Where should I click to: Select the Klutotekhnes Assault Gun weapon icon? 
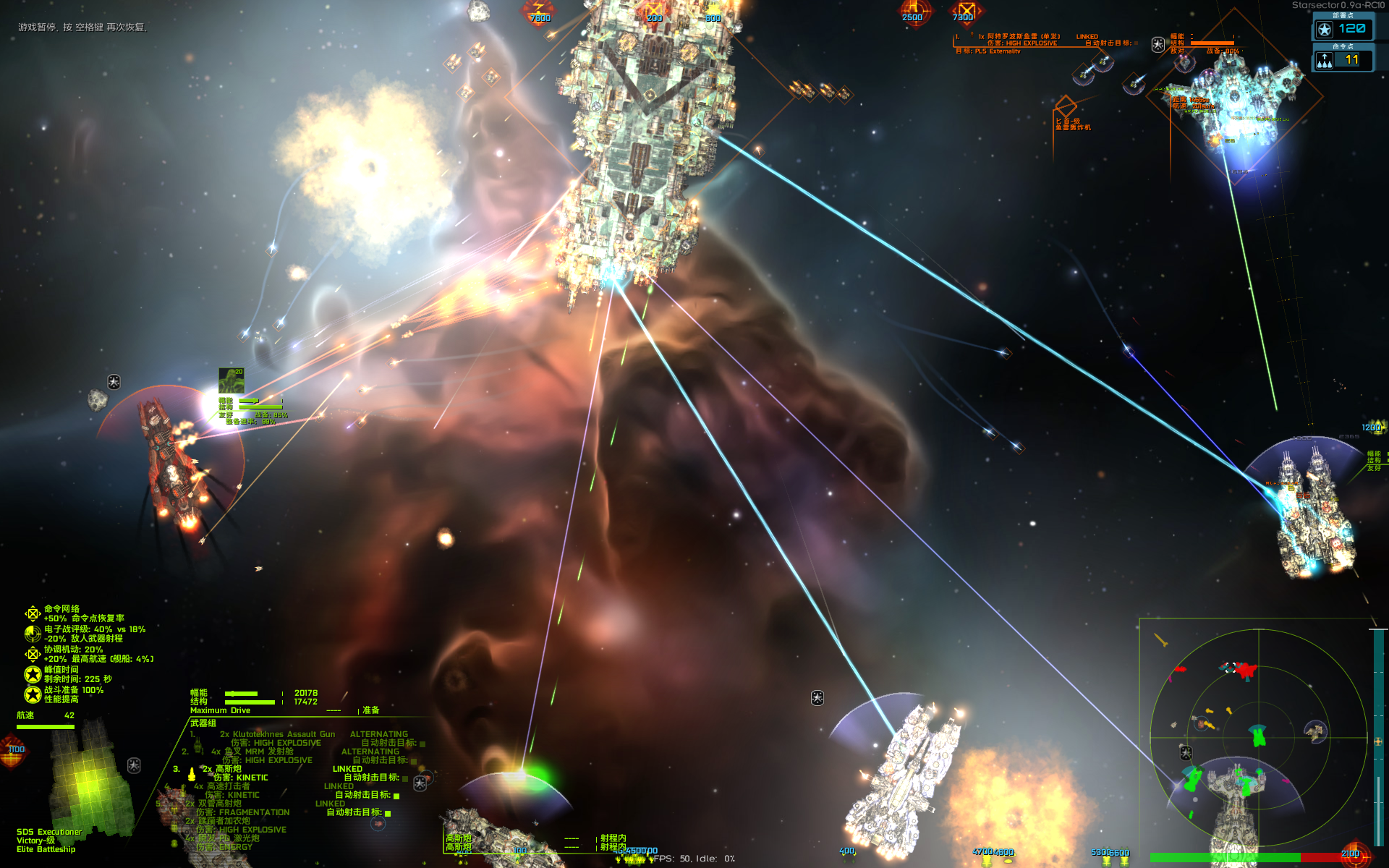[x=197, y=745]
